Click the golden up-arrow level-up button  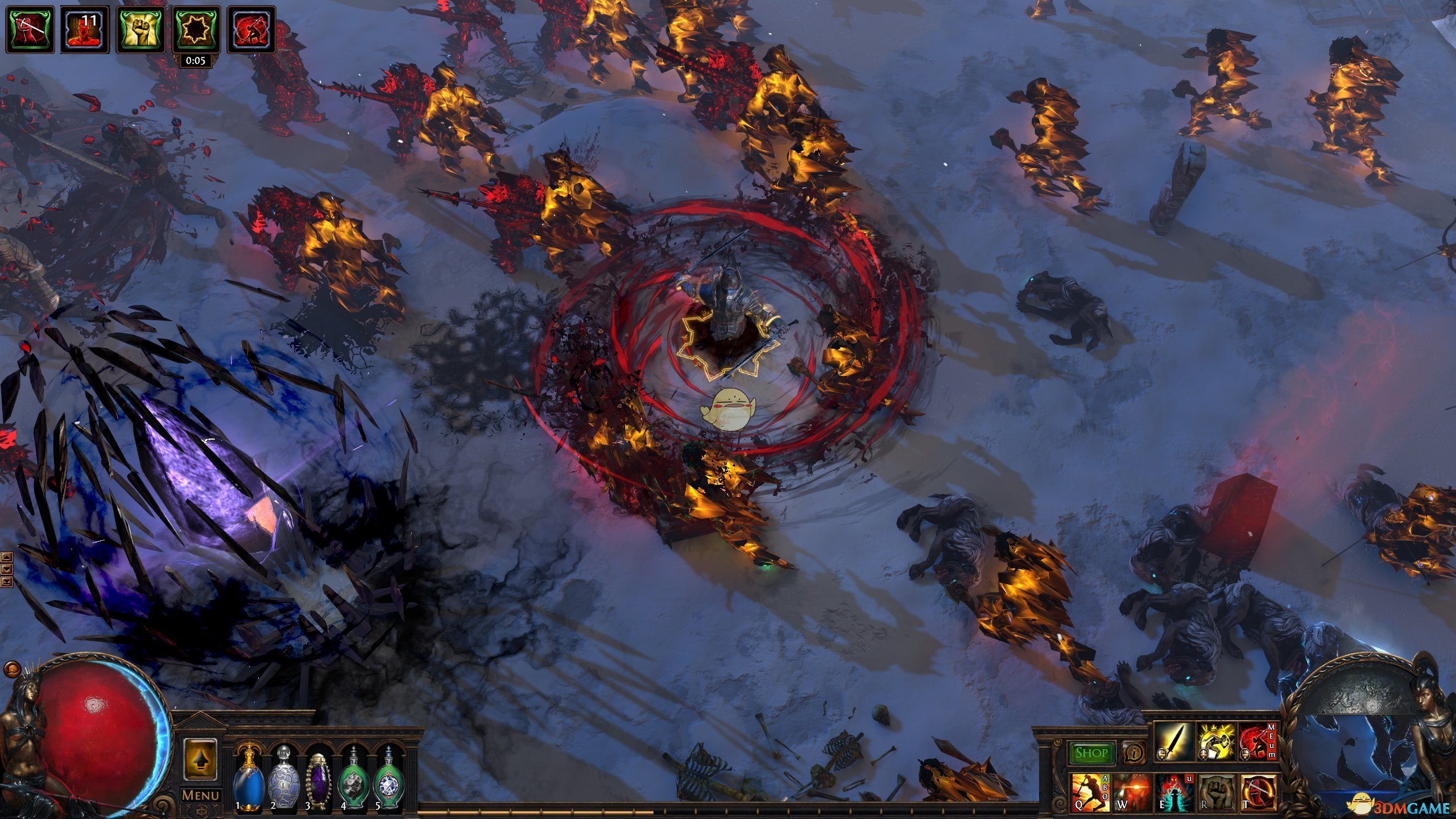[200, 759]
